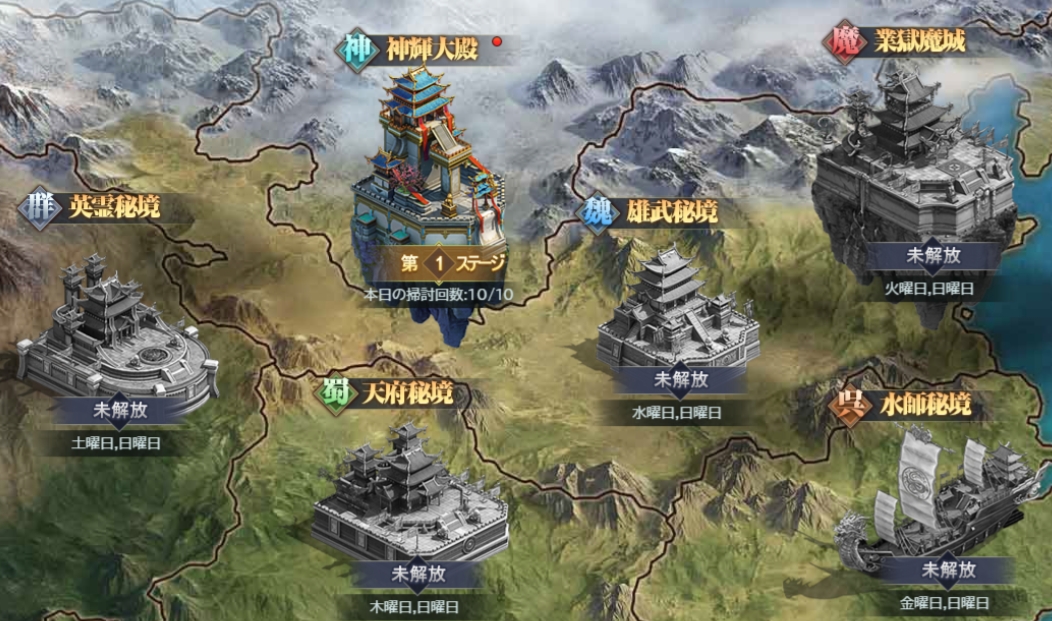
Task: Select the 天府秘境 dungeon building
Action: (410, 495)
